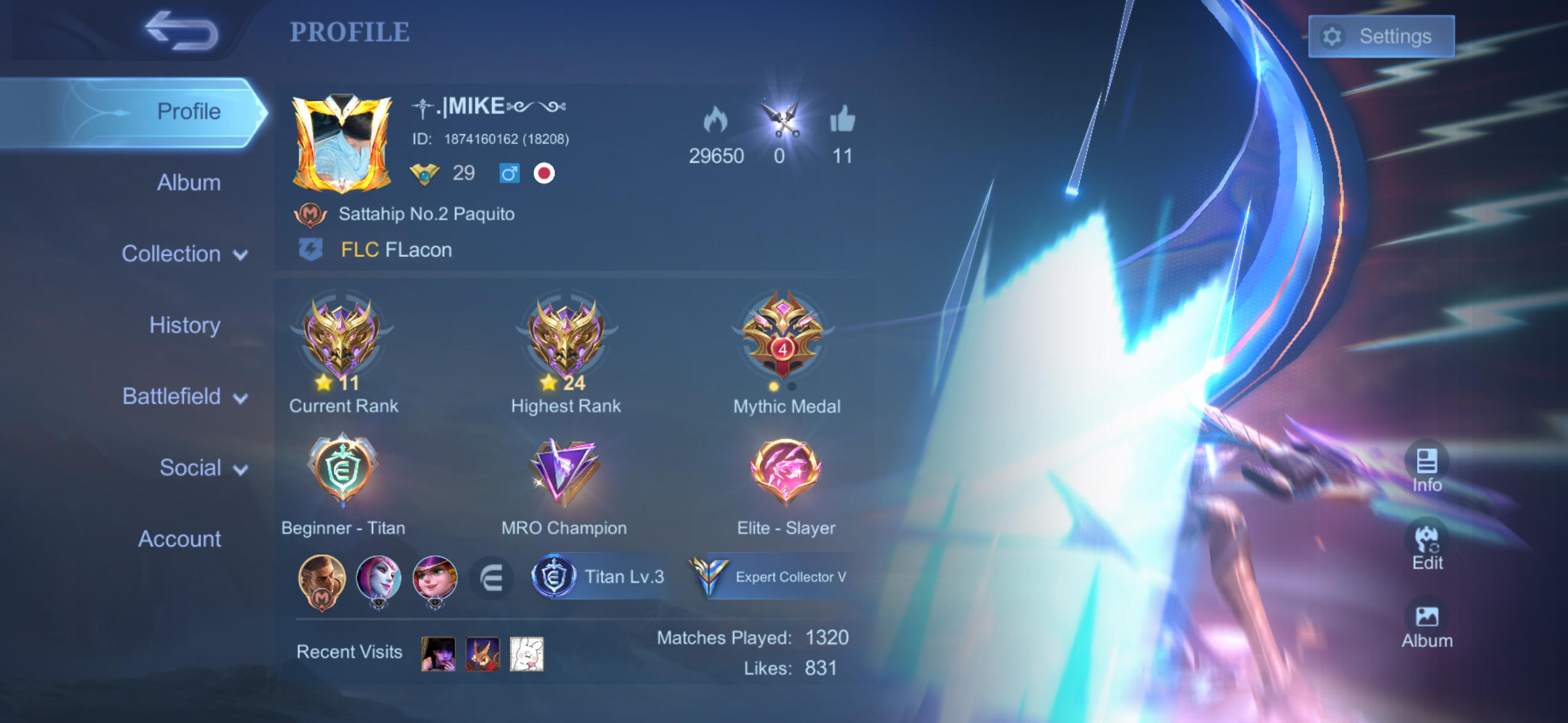
Task: Open the Account section
Action: [x=180, y=538]
